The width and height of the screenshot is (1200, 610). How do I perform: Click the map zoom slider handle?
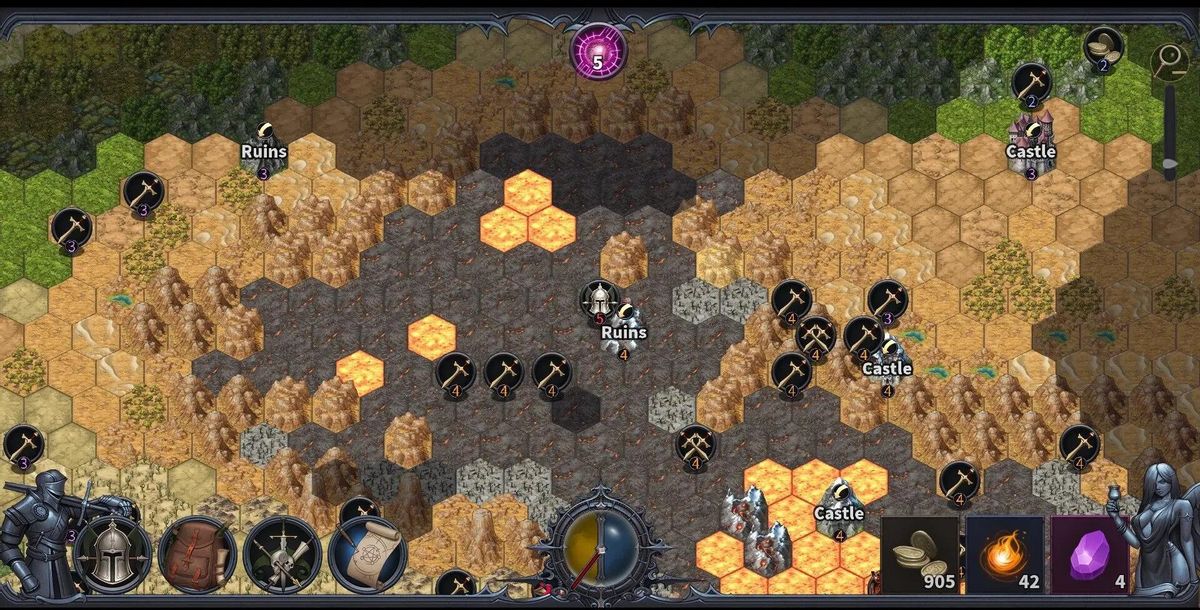pos(1168,163)
